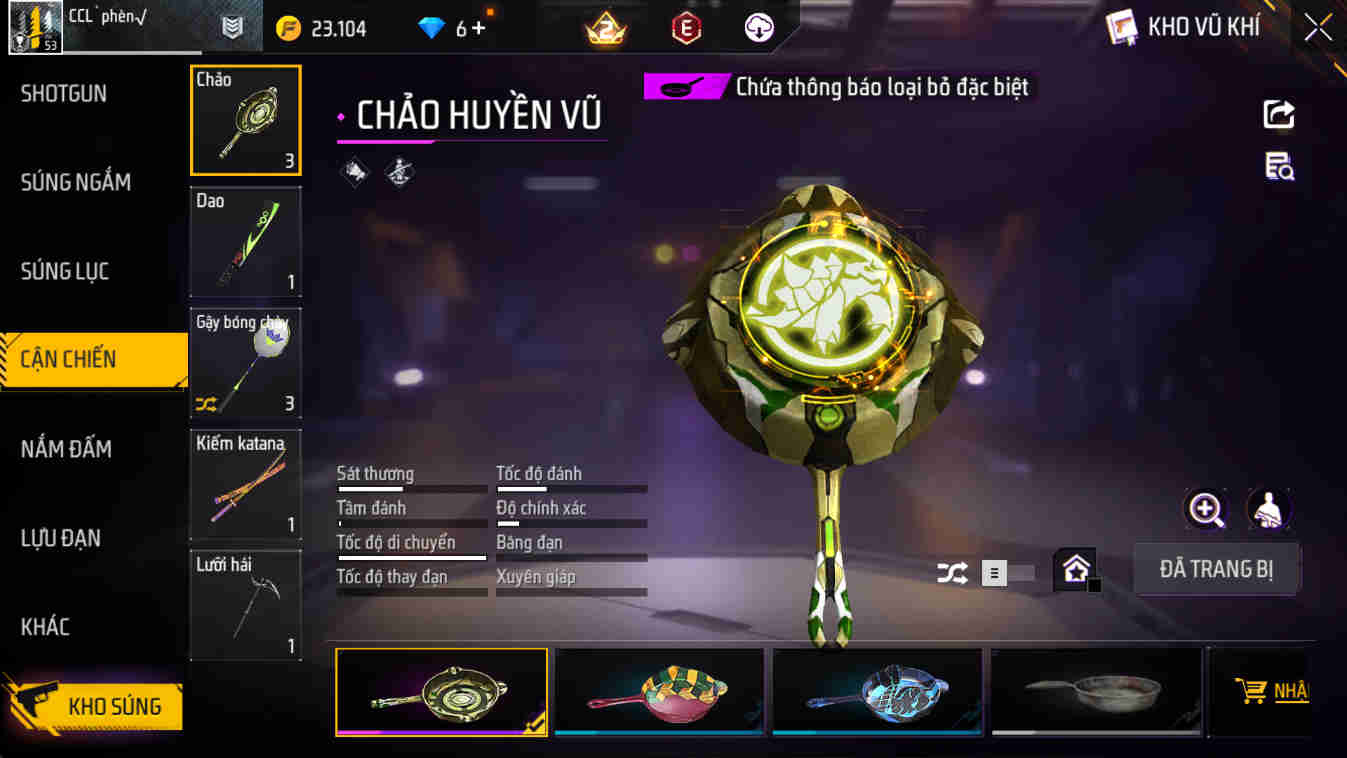This screenshot has width=1347, height=758.
Task: Open the guild emblem panel next to name
Action: (x=234, y=27)
